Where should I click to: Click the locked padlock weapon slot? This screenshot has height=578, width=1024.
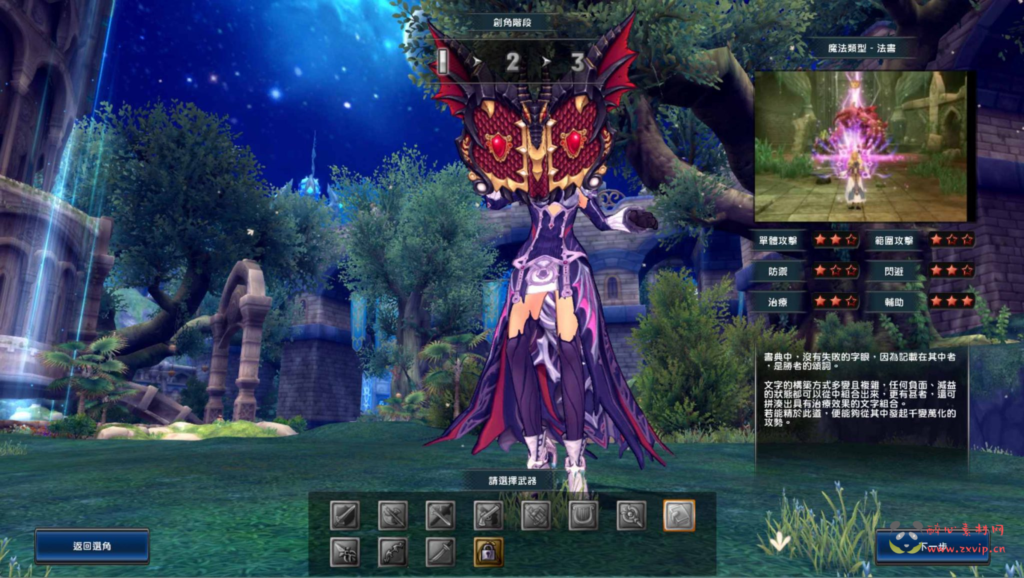[488, 551]
